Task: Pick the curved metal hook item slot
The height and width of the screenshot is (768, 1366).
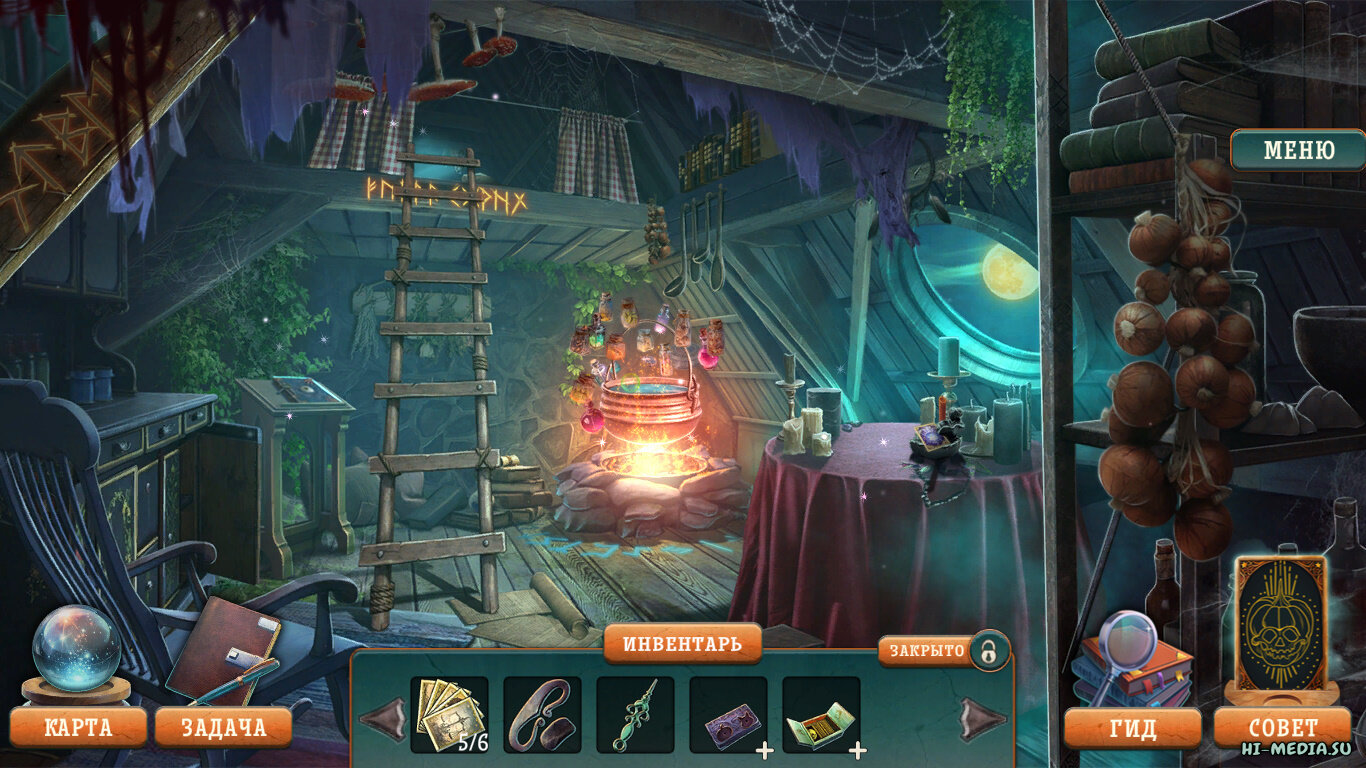Action: tap(542, 714)
